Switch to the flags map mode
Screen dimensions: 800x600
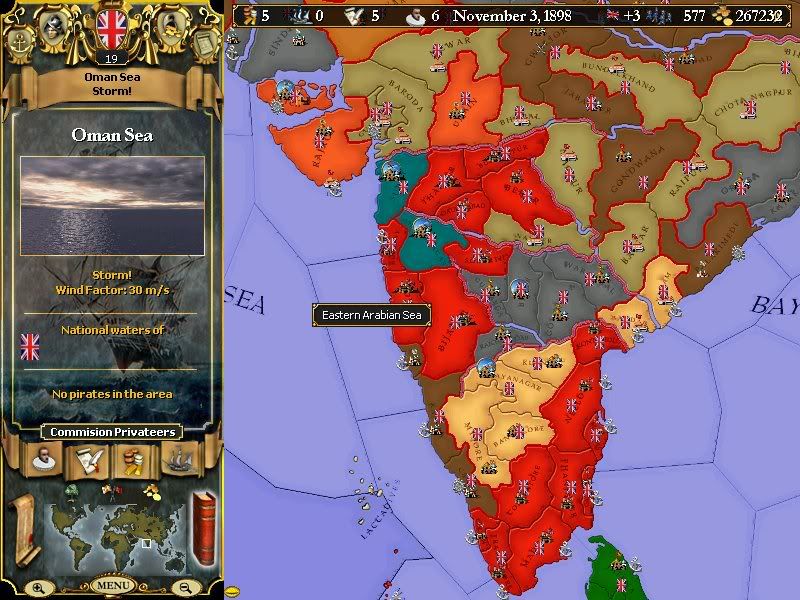click(111, 489)
